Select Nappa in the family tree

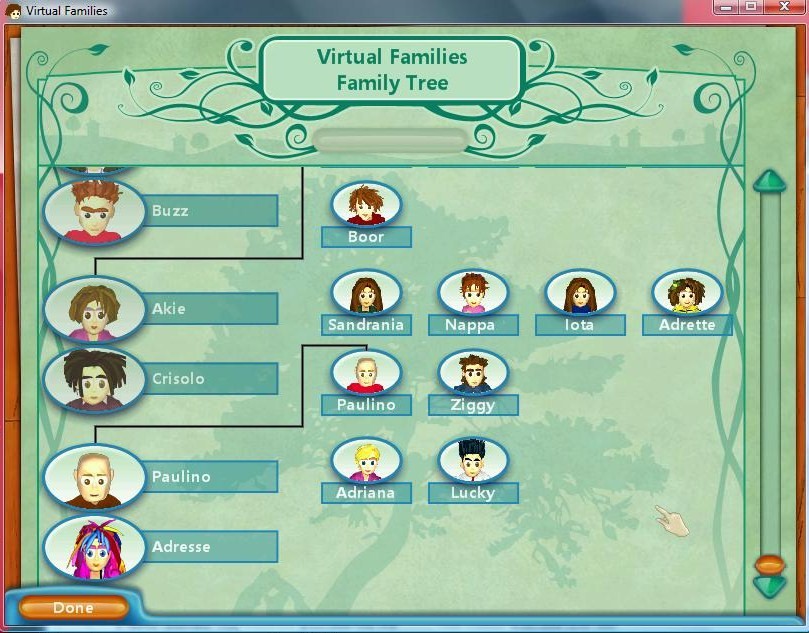(x=473, y=293)
